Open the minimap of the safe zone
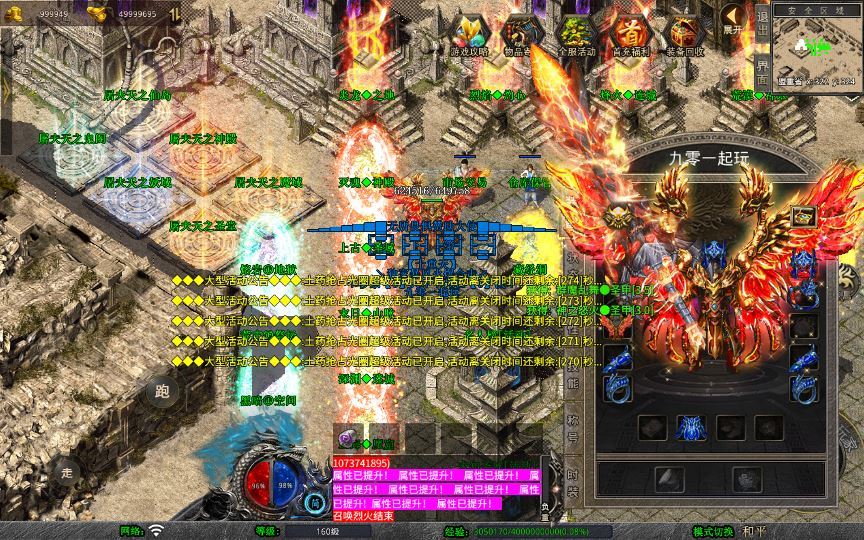 [815, 46]
